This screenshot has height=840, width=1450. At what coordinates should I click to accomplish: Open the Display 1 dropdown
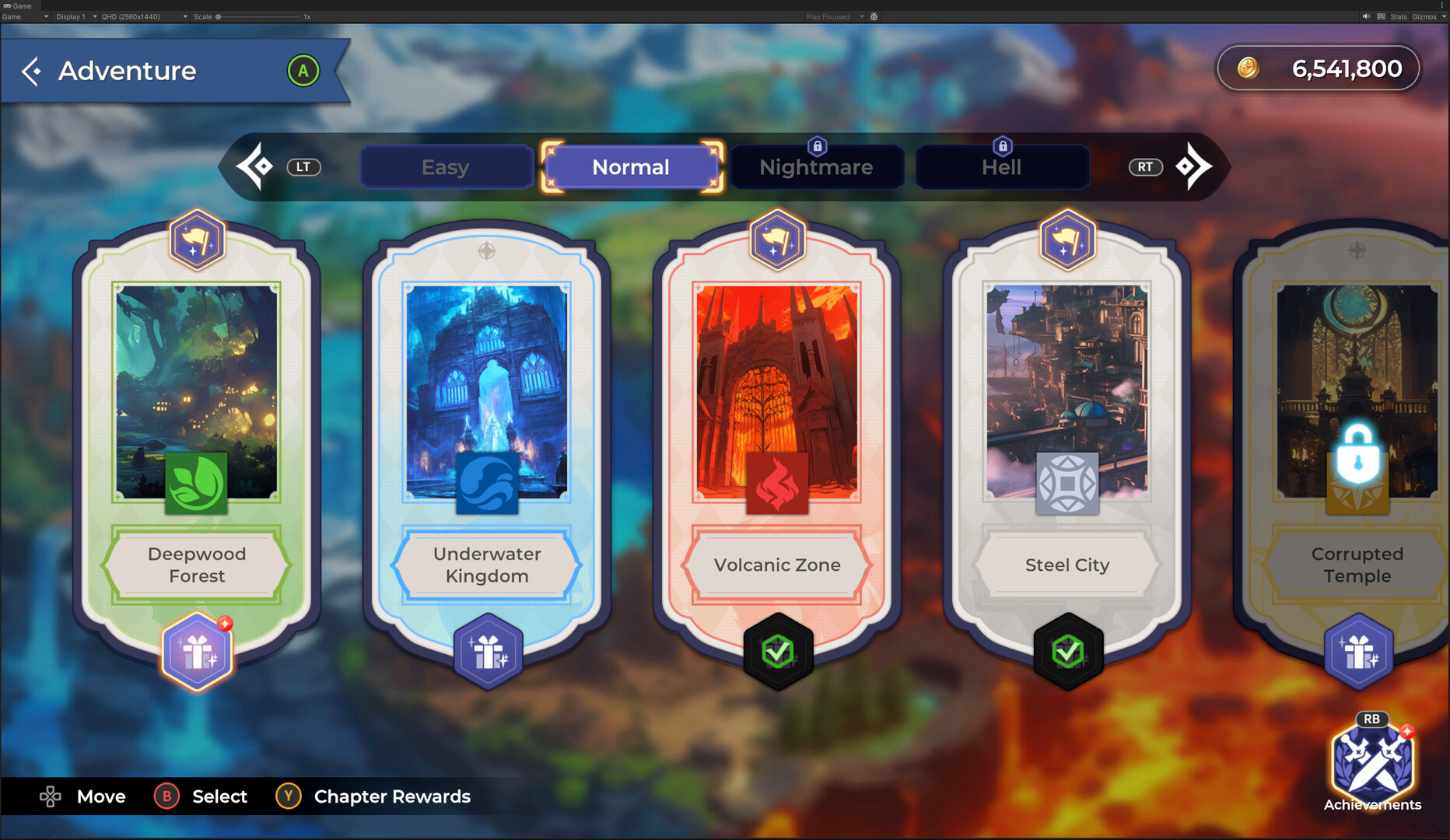coord(74,16)
